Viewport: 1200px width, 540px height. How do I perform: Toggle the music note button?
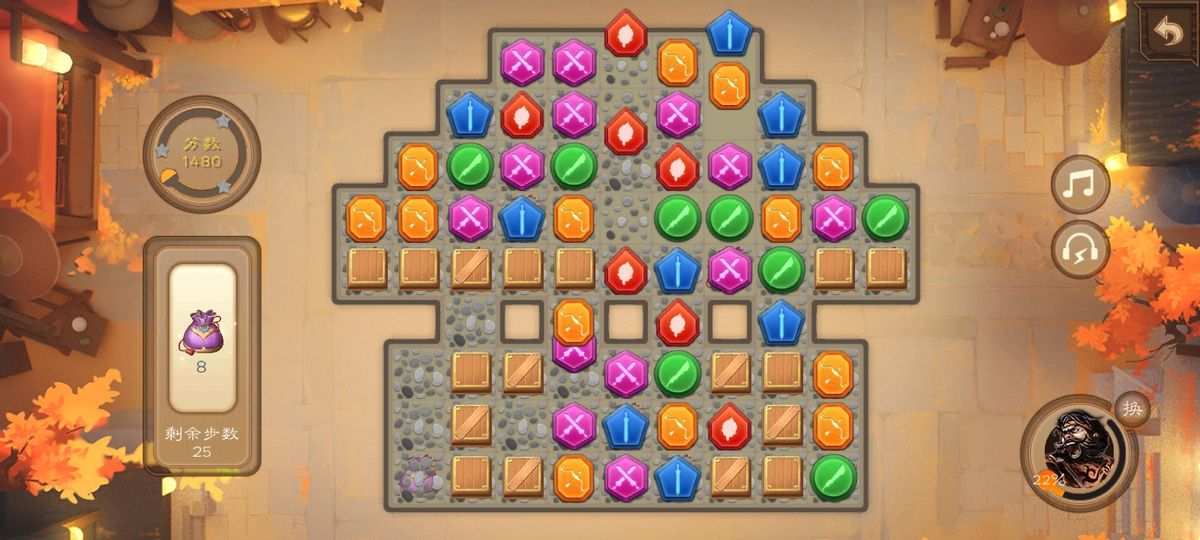[1080, 185]
